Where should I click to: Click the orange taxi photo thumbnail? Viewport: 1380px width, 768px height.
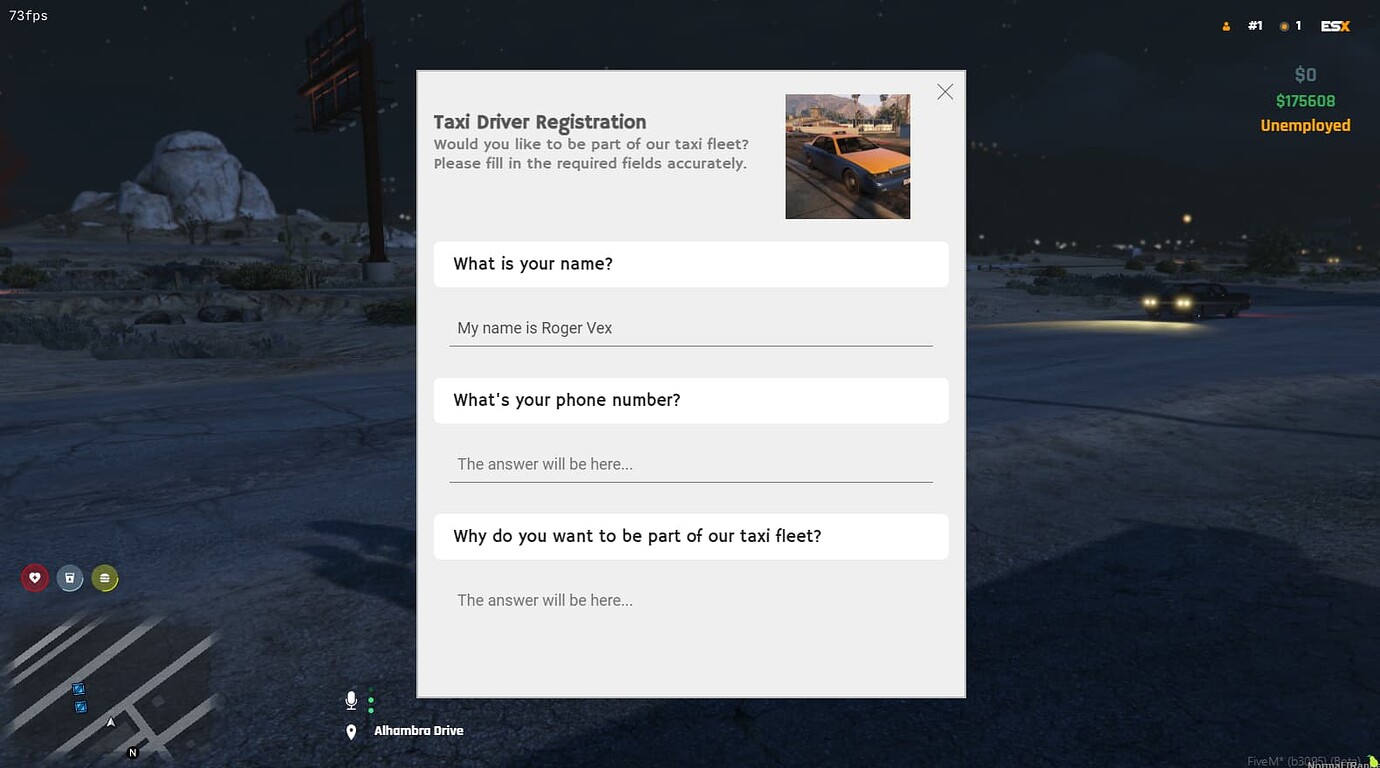click(847, 156)
